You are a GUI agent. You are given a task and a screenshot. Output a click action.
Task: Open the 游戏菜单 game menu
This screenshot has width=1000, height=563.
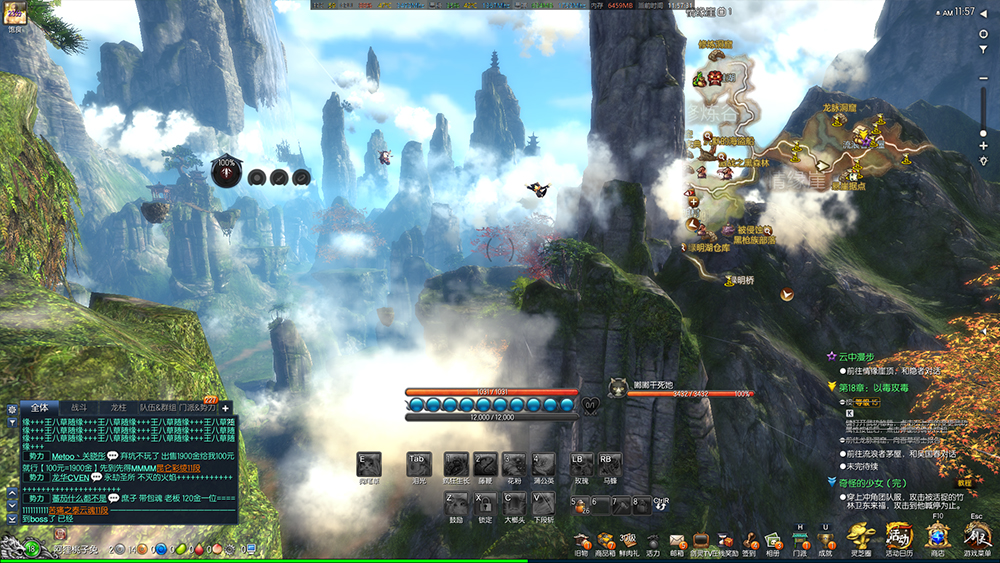point(977,536)
